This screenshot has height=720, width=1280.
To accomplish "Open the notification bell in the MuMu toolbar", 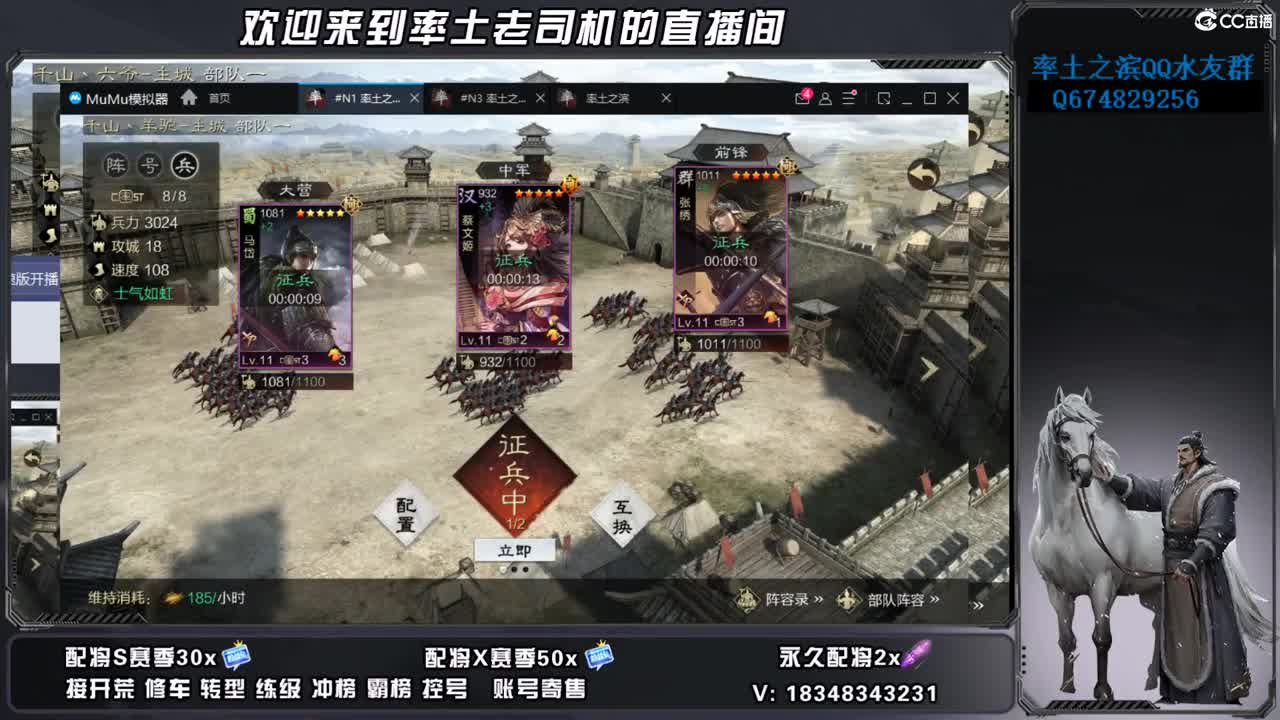I will click(802, 98).
